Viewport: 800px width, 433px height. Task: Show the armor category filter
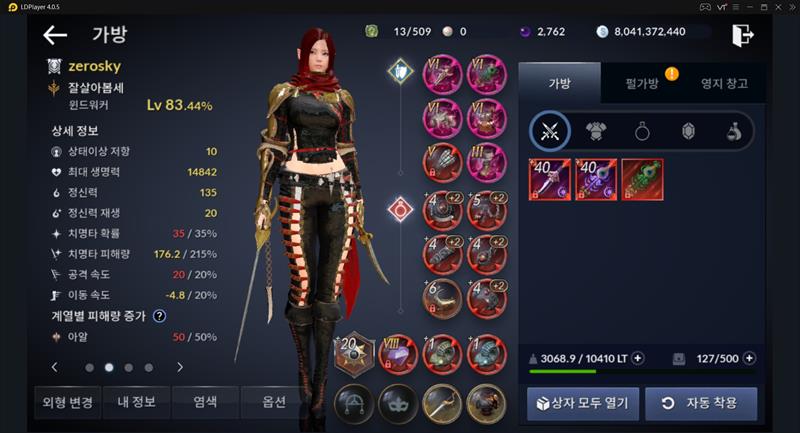click(596, 131)
